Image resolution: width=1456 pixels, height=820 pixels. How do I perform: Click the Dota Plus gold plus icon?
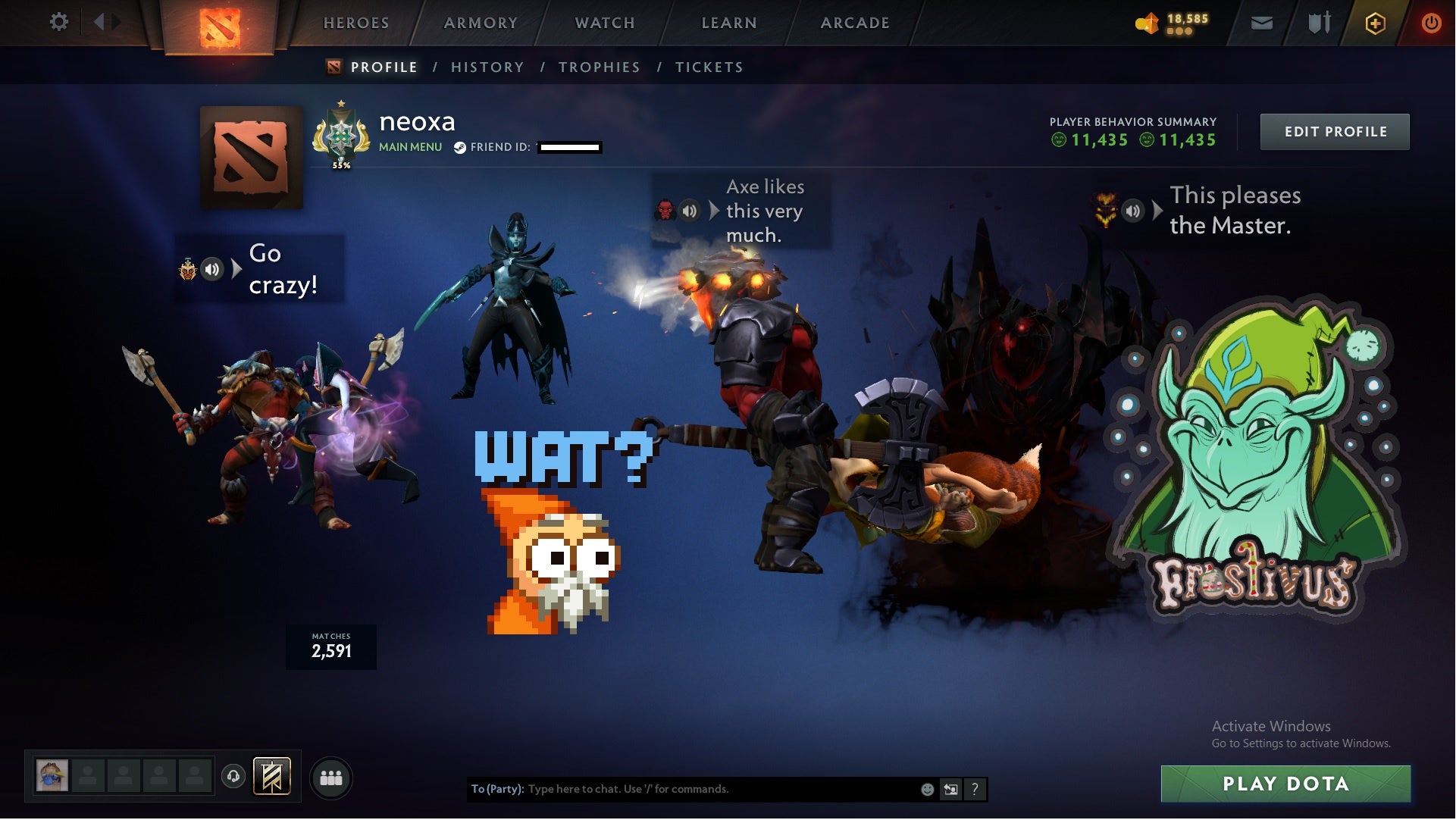pos(1375,23)
